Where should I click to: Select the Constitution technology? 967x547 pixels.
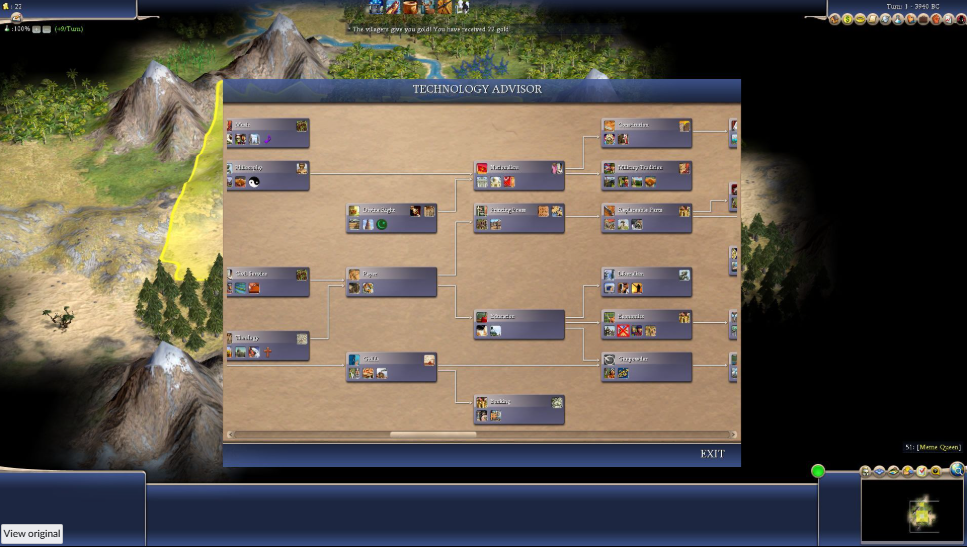tap(646, 132)
